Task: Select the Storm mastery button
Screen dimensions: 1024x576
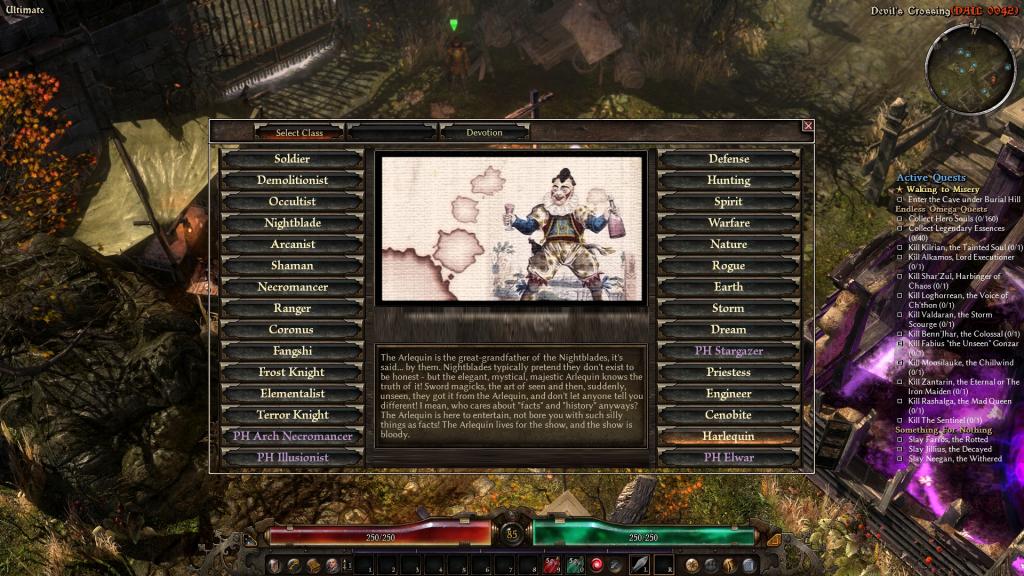Action: coord(728,308)
